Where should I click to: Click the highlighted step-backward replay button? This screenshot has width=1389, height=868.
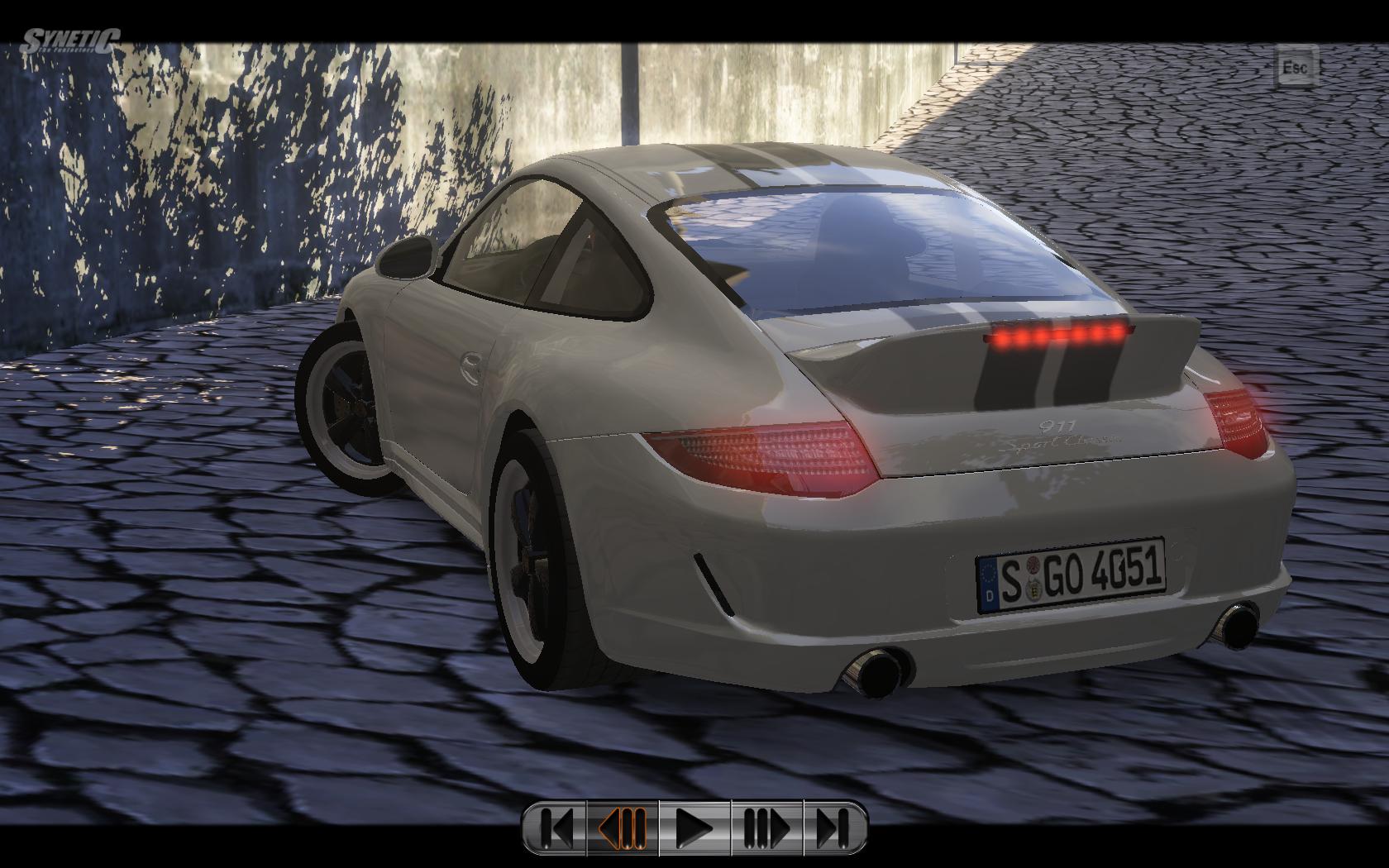click(x=623, y=827)
